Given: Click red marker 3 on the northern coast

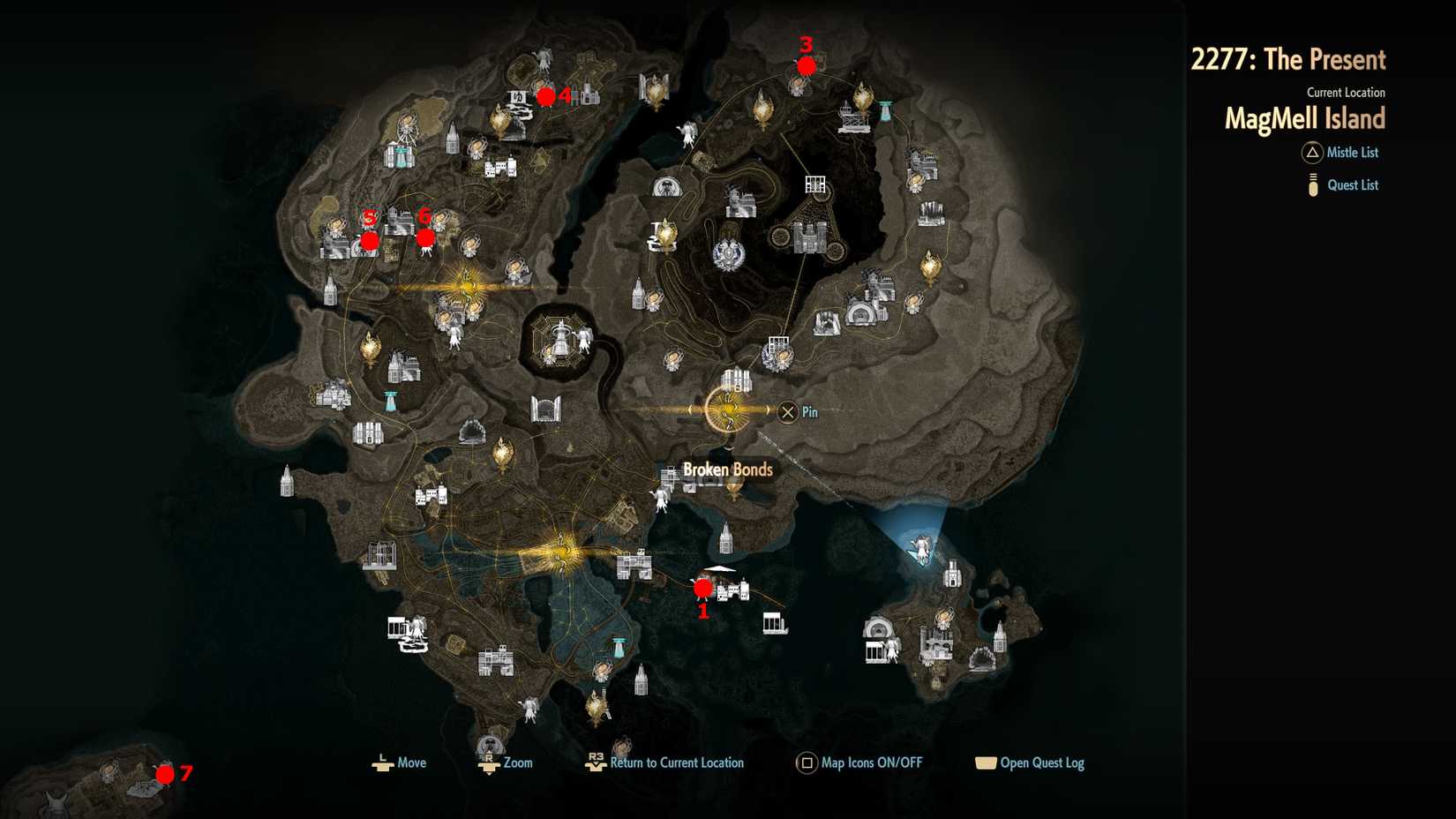Looking at the screenshot, I should (x=805, y=65).
